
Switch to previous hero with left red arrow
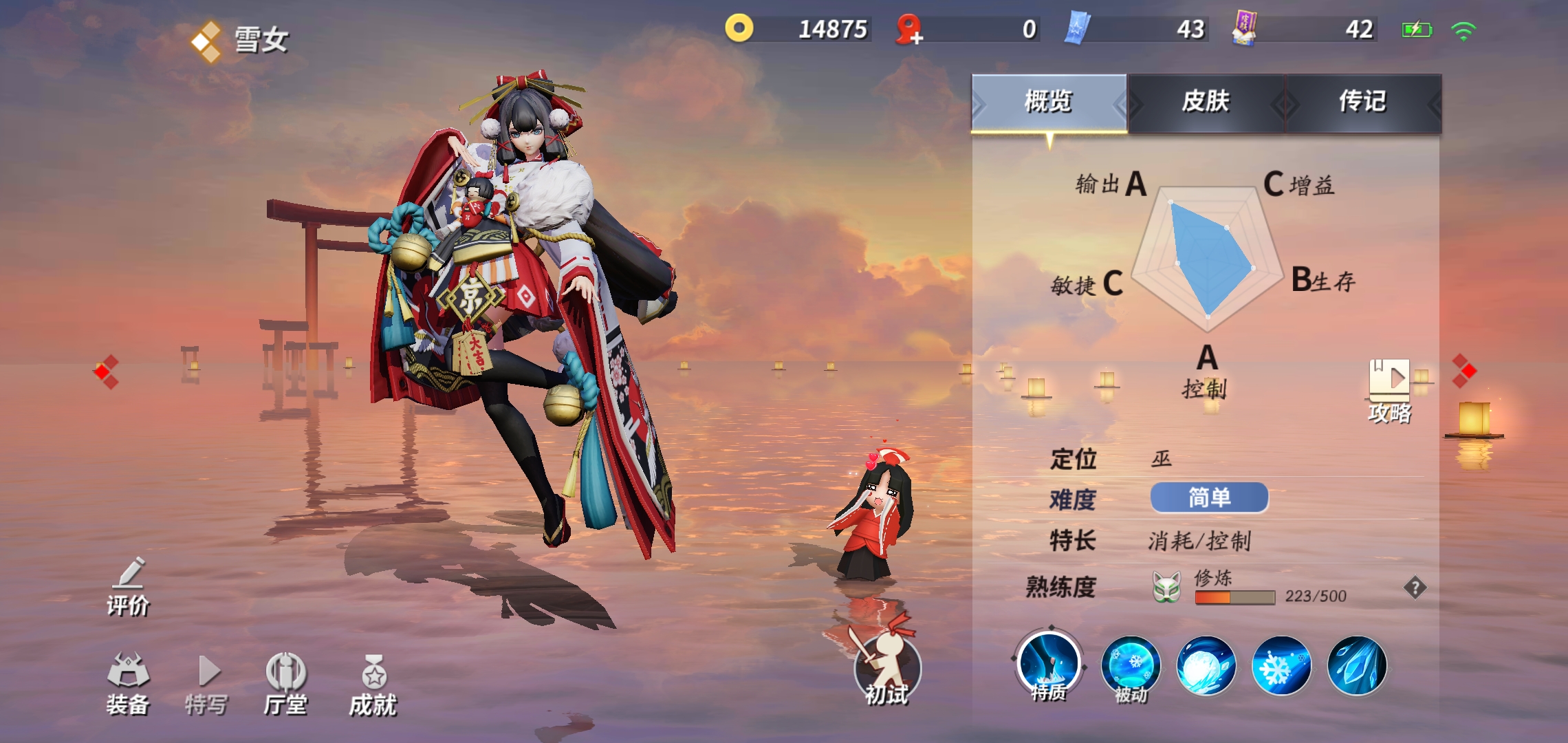coord(106,371)
